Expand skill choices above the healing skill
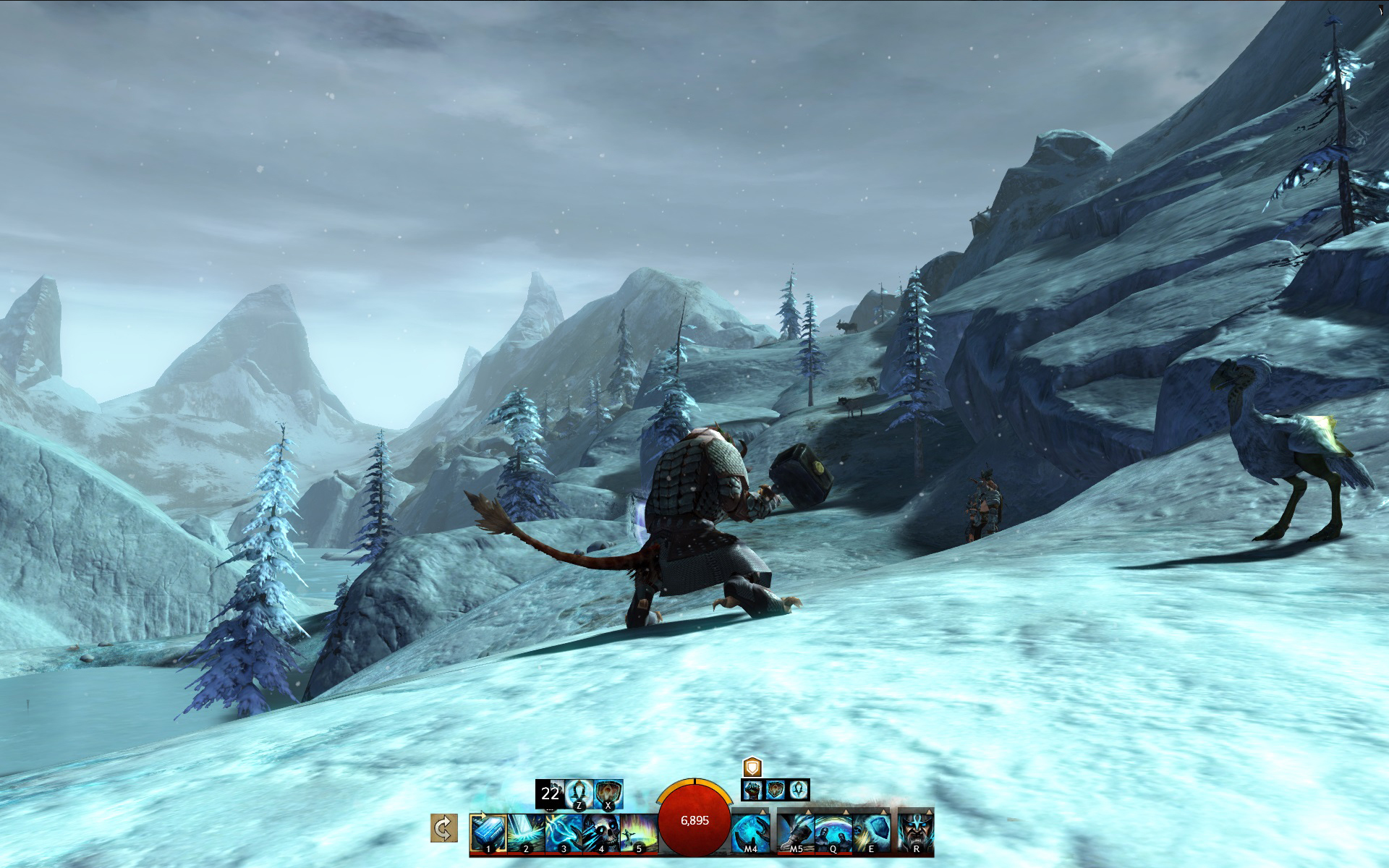This screenshot has width=1389, height=868. coord(763,812)
